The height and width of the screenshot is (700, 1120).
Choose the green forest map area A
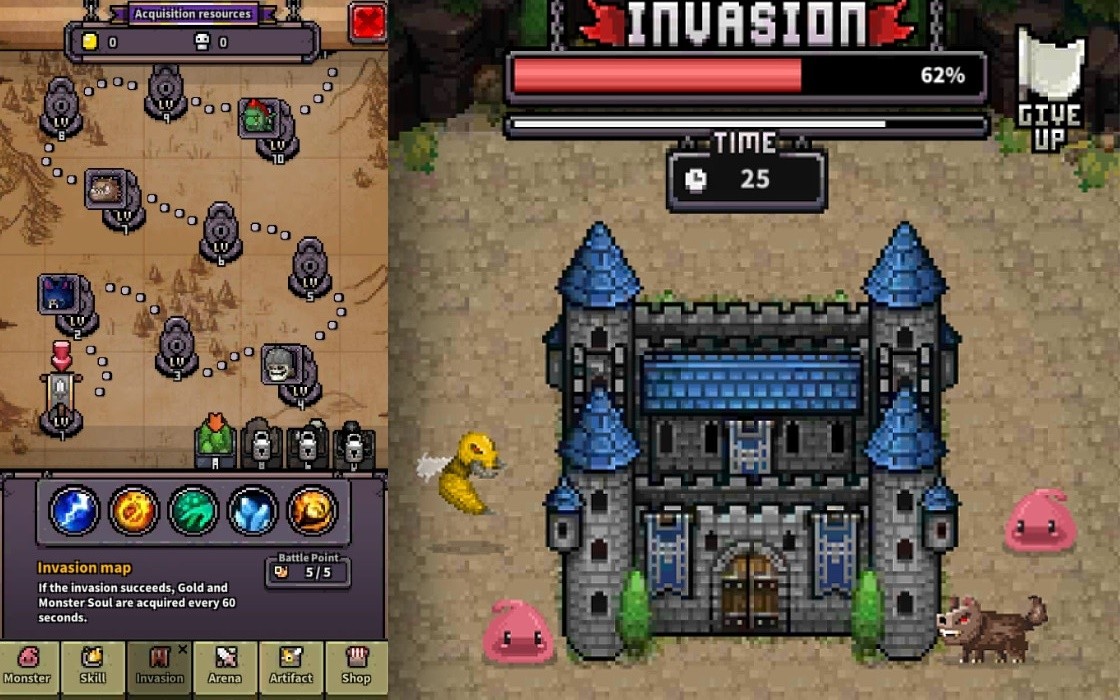point(215,442)
